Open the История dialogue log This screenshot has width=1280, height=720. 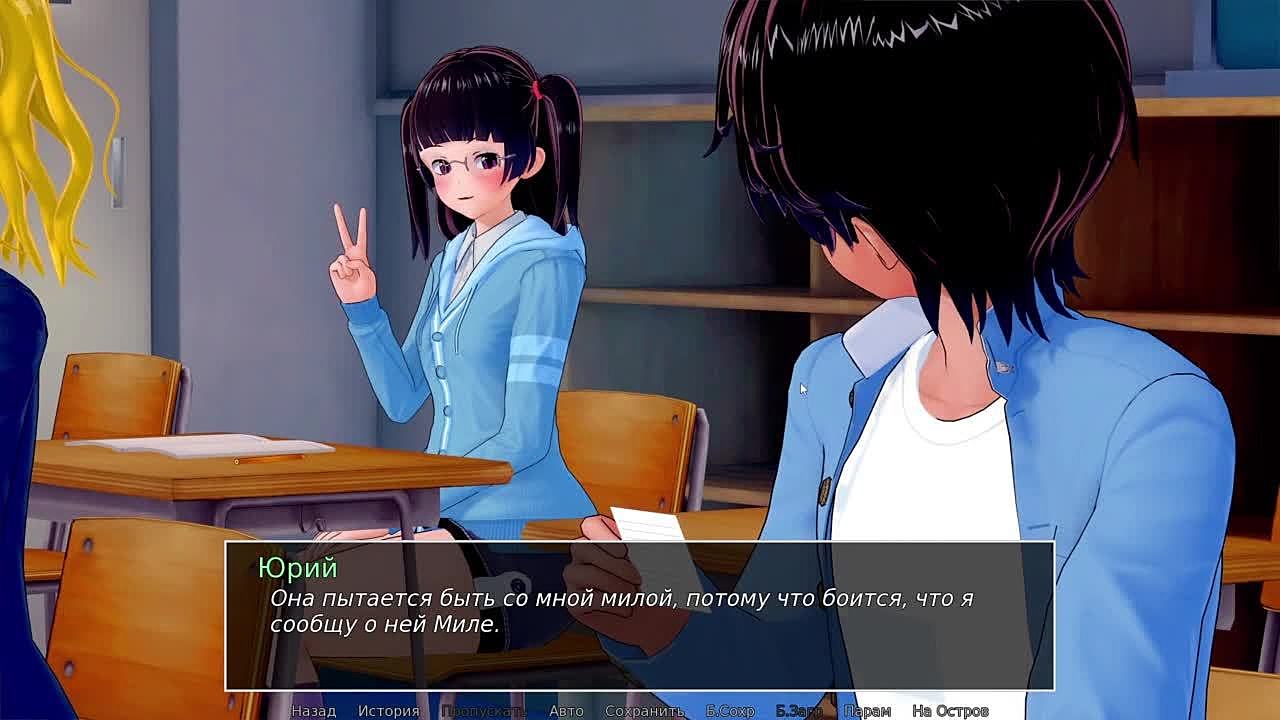[x=389, y=711]
